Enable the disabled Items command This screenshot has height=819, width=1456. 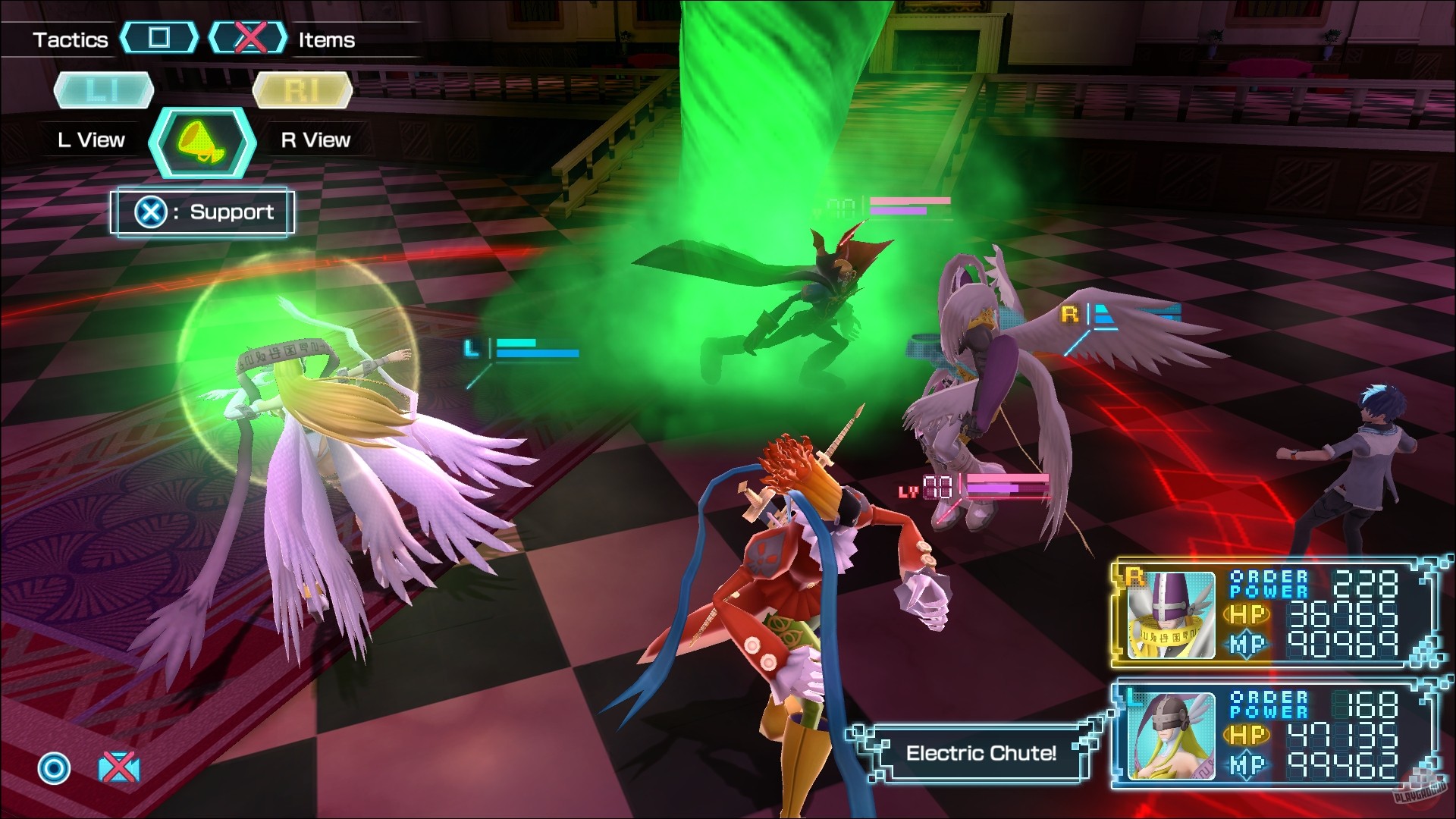(x=326, y=38)
